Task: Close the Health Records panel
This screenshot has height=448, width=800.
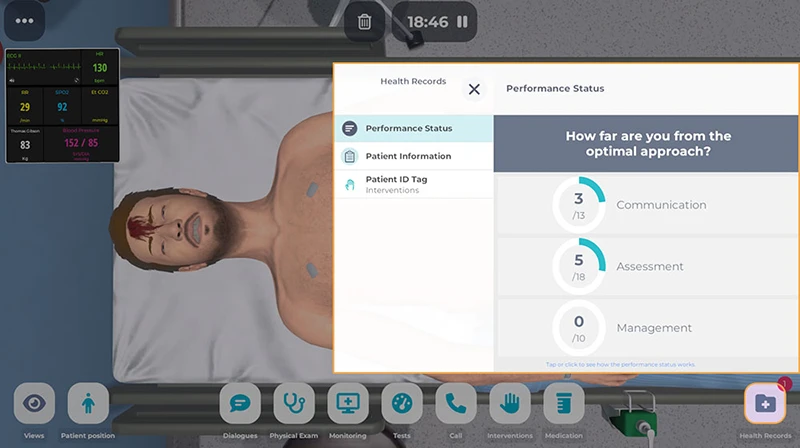Action: [x=474, y=89]
